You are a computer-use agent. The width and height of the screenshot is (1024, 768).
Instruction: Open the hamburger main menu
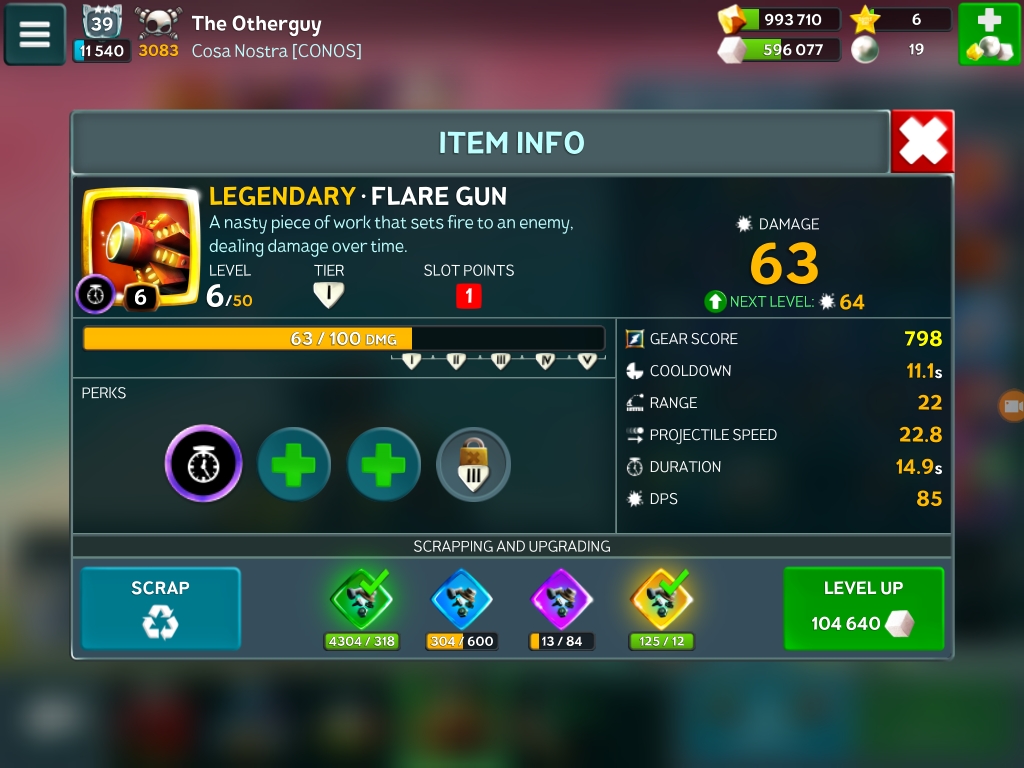35,35
